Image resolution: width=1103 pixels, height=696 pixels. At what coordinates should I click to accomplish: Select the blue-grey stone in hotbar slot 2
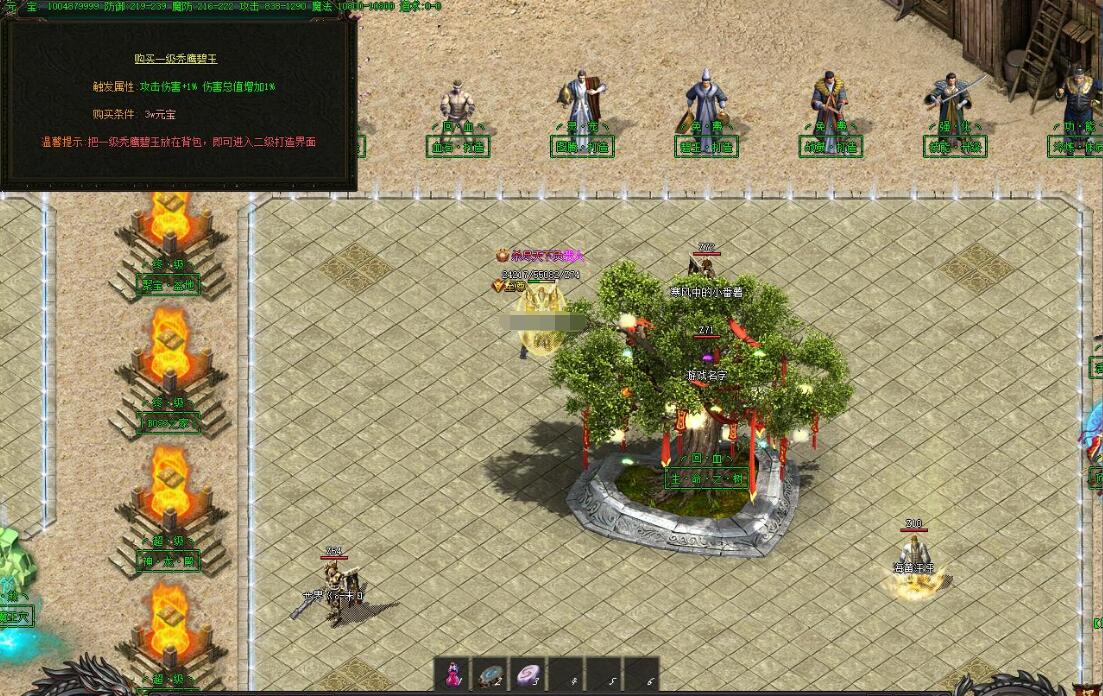(x=490, y=673)
